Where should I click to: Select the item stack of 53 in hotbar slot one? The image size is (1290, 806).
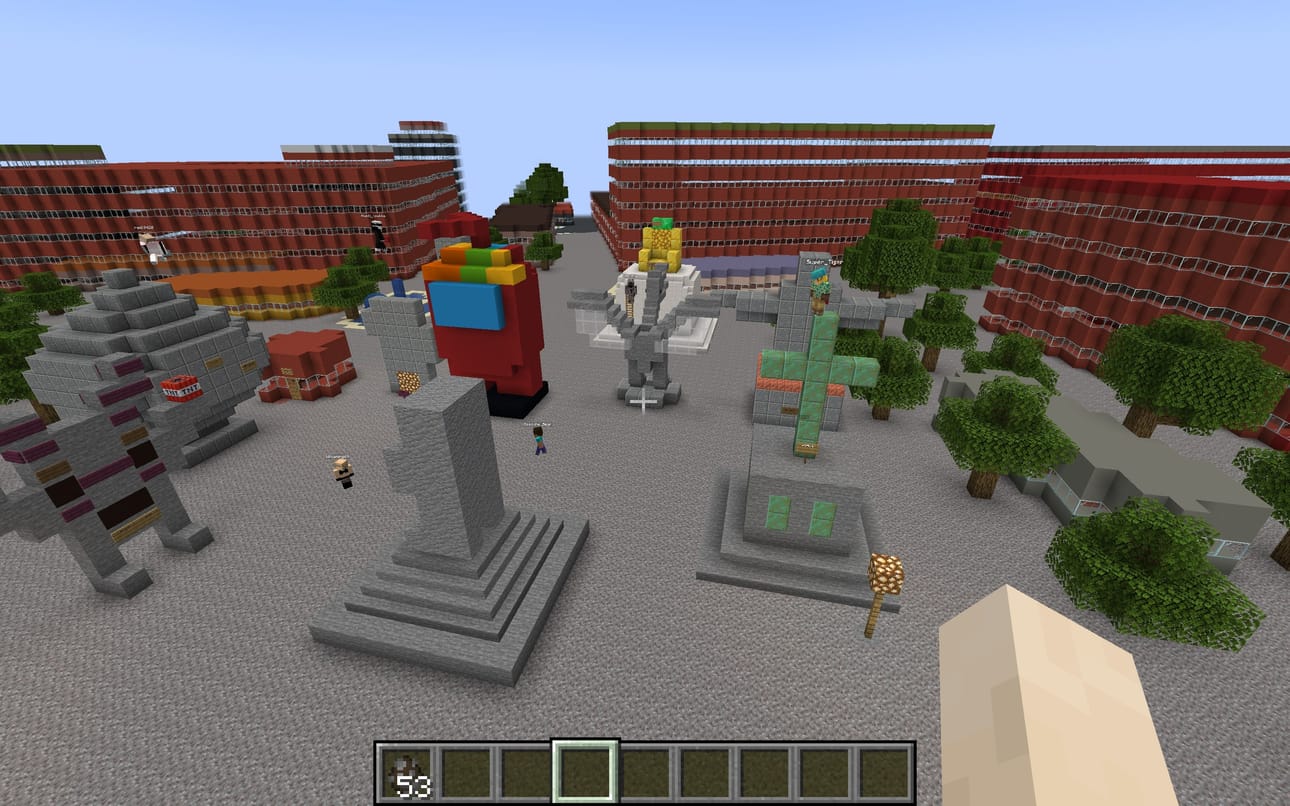click(407, 773)
